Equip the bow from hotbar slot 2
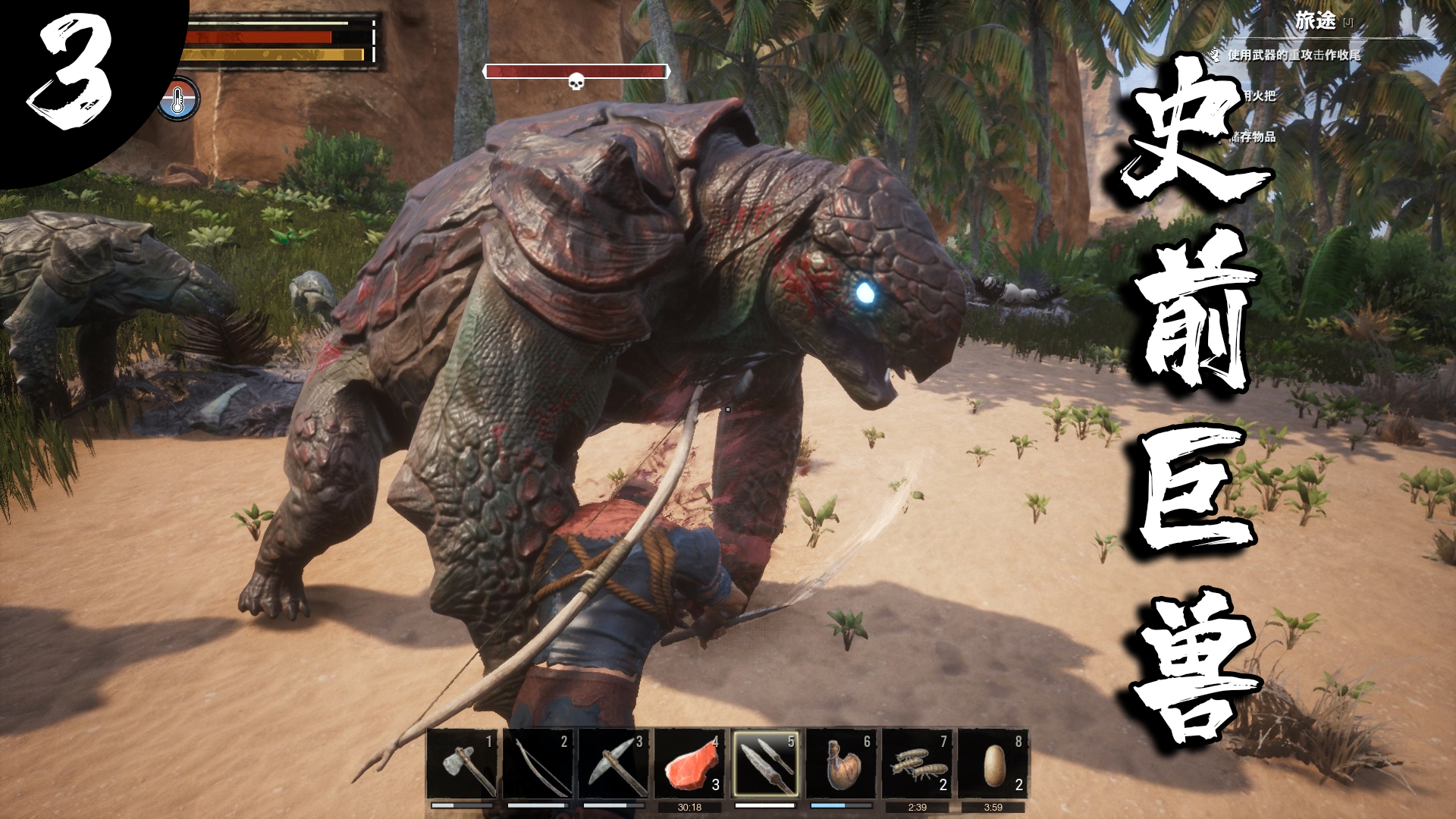The height and width of the screenshot is (819, 1456). [x=538, y=763]
